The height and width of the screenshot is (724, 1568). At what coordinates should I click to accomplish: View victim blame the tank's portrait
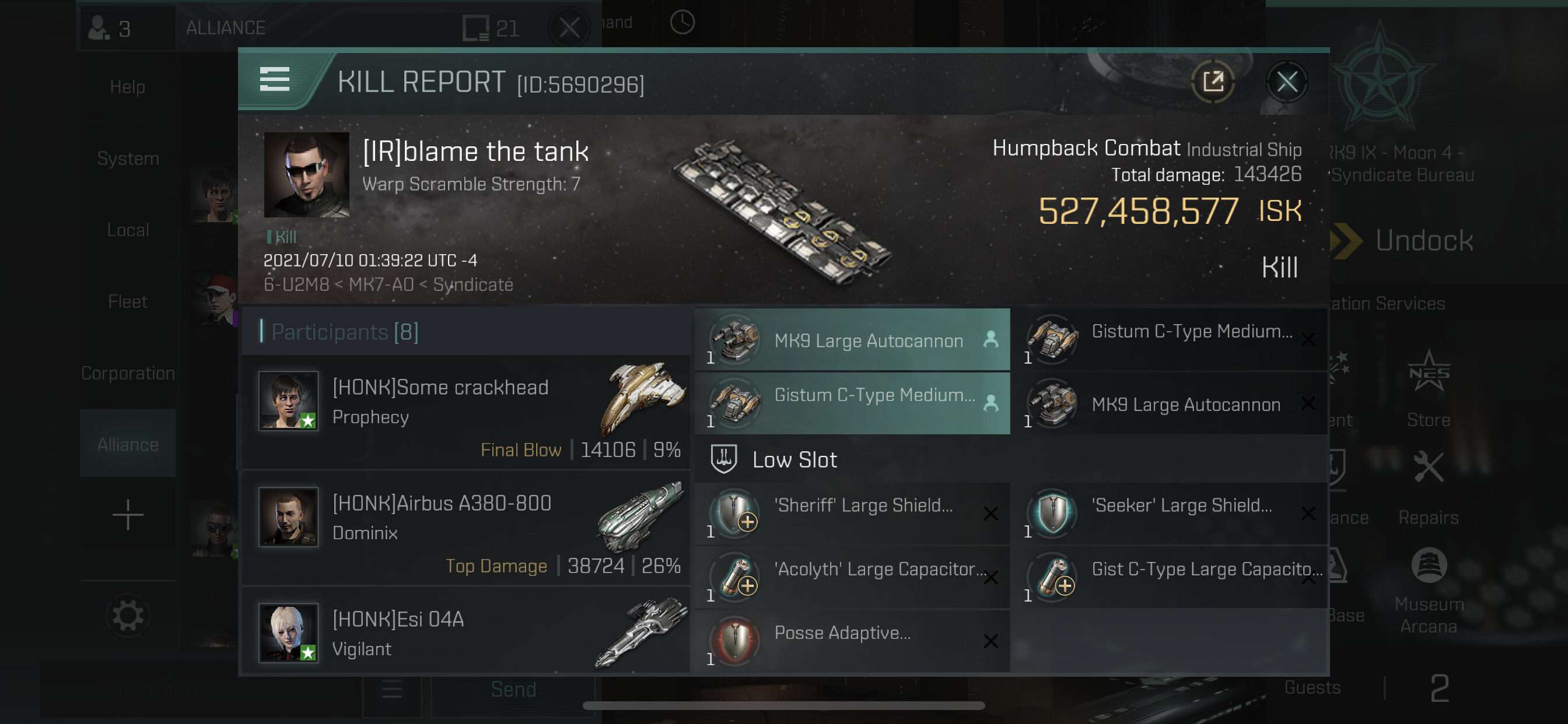click(x=306, y=175)
